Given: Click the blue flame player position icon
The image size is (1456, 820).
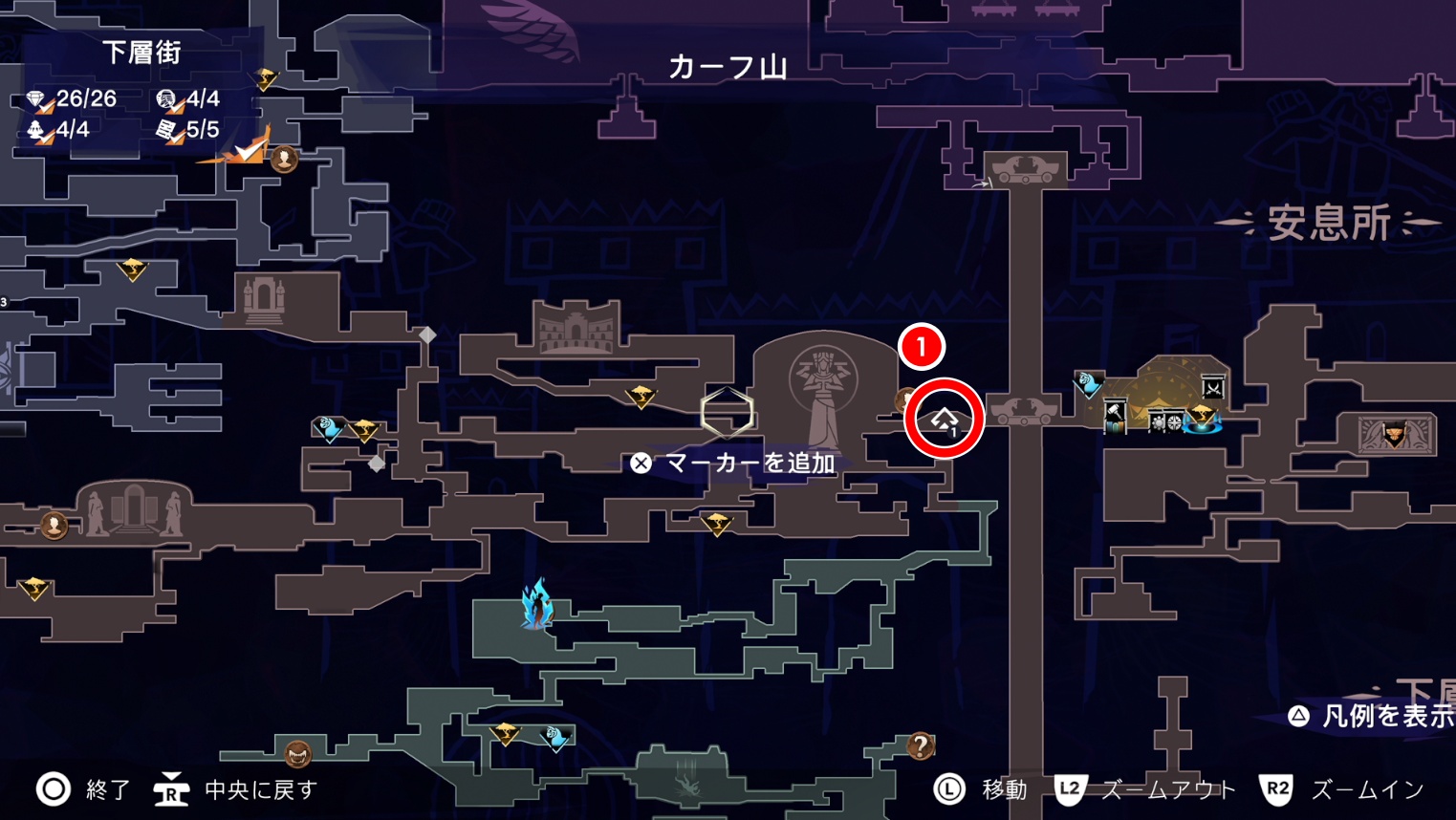Looking at the screenshot, I should click(x=537, y=604).
